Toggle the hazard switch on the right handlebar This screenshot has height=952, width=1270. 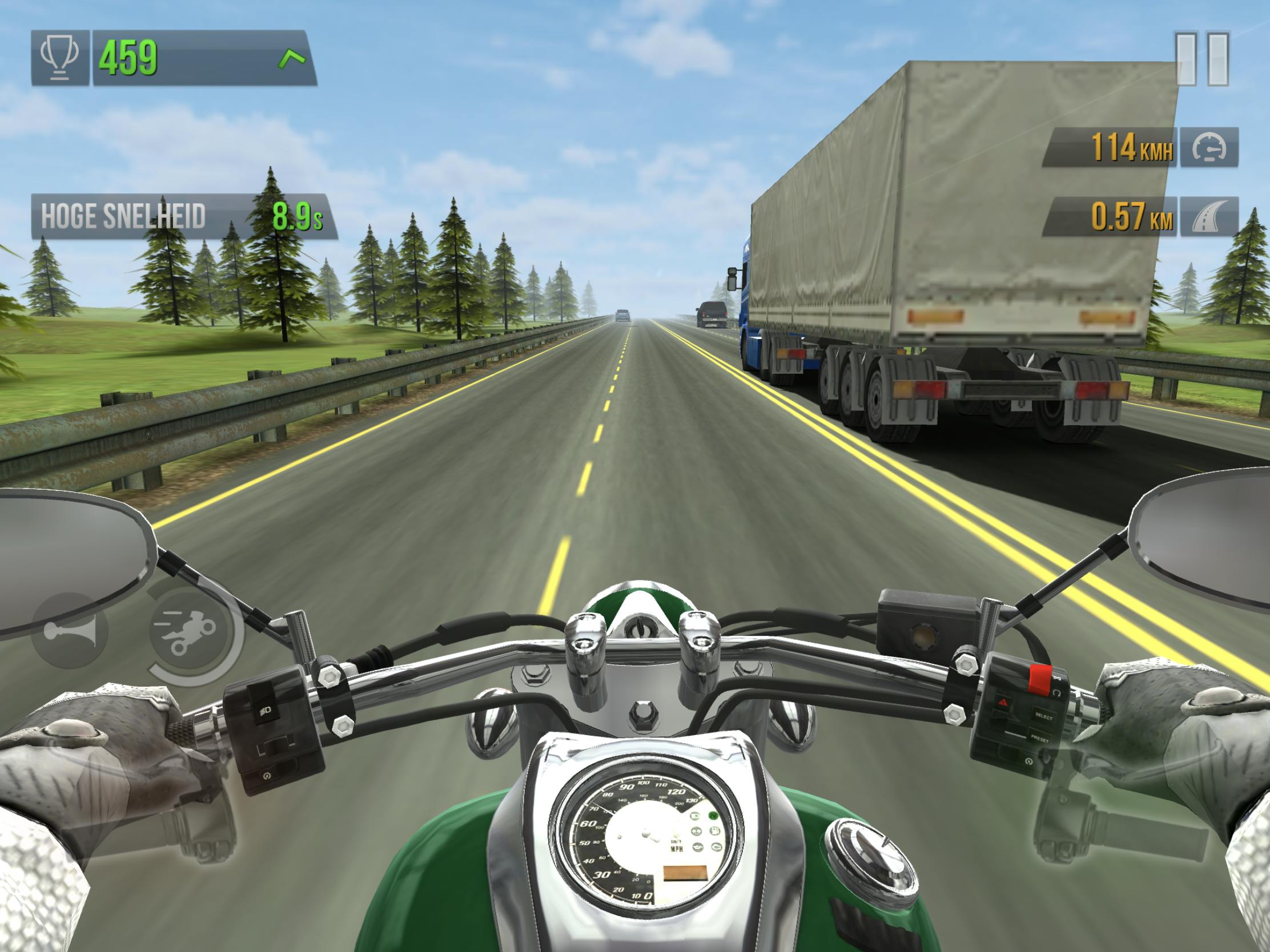tap(1002, 702)
